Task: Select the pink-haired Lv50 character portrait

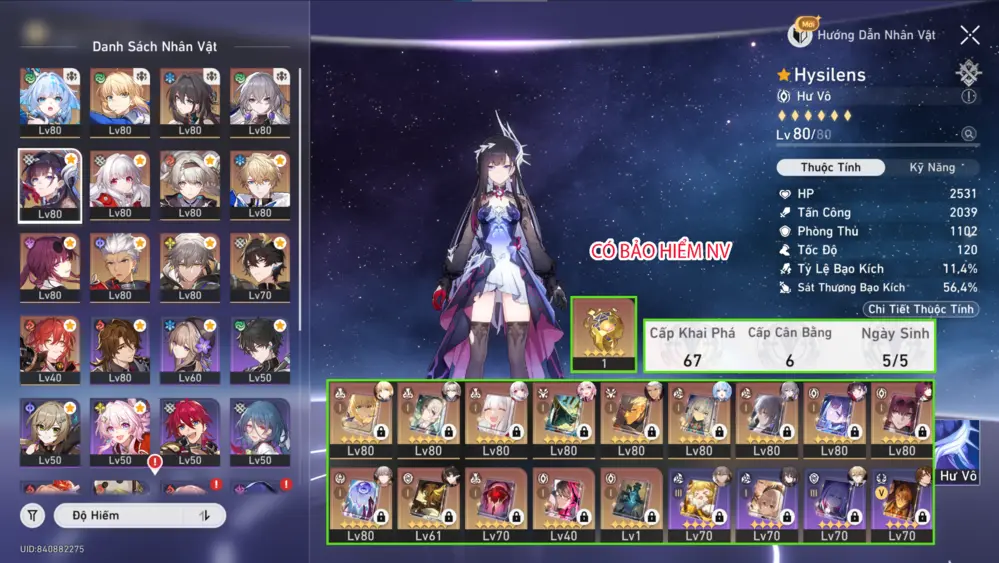Action: click(x=120, y=426)
